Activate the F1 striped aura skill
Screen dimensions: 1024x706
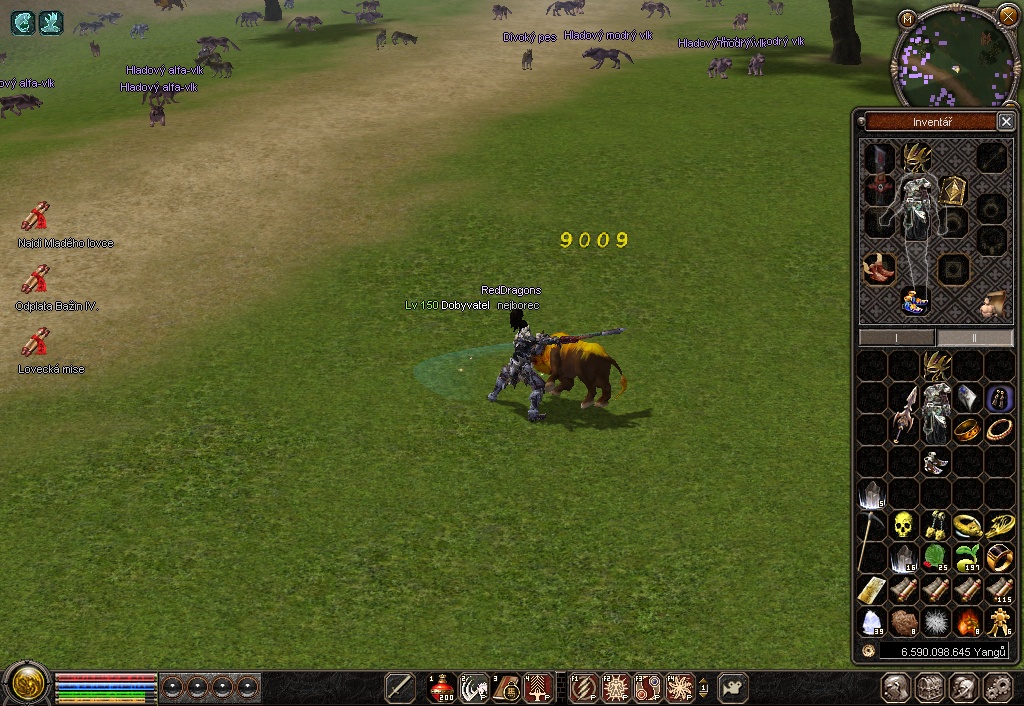[585, 687]
